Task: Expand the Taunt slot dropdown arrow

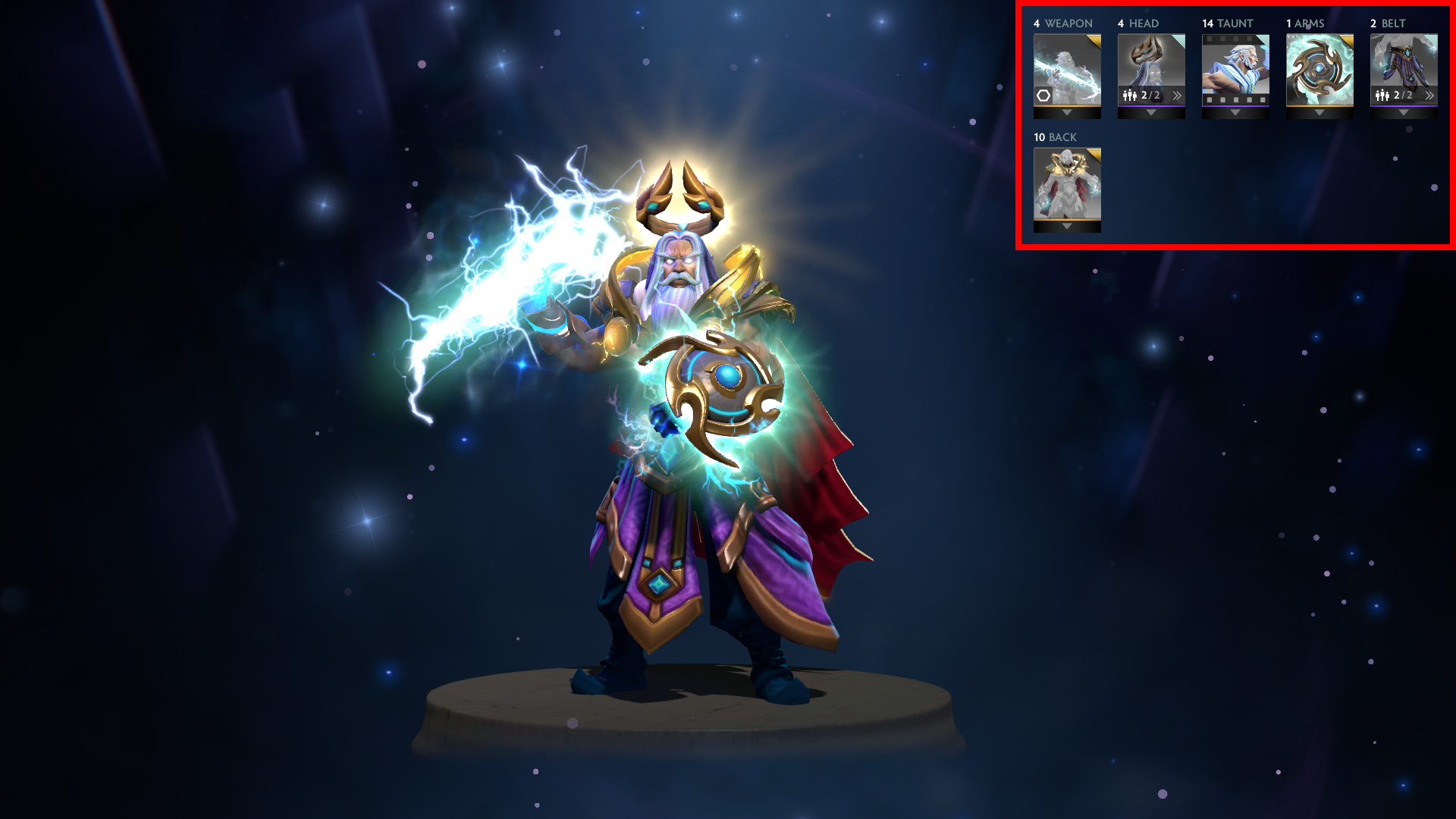Action: pyautogui.click(x=1235, y=113)
